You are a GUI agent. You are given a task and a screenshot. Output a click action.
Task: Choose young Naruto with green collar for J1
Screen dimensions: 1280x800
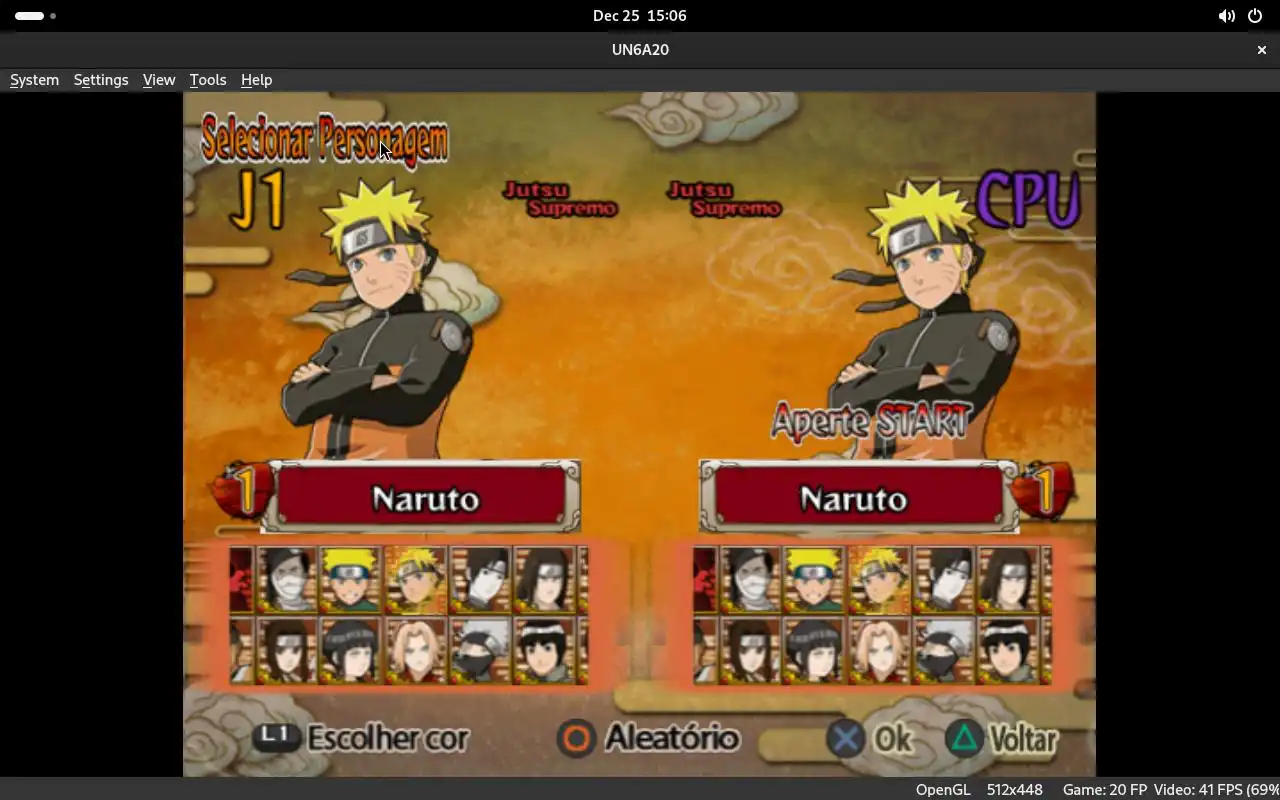pyautogui.click(x=351, y=580)
